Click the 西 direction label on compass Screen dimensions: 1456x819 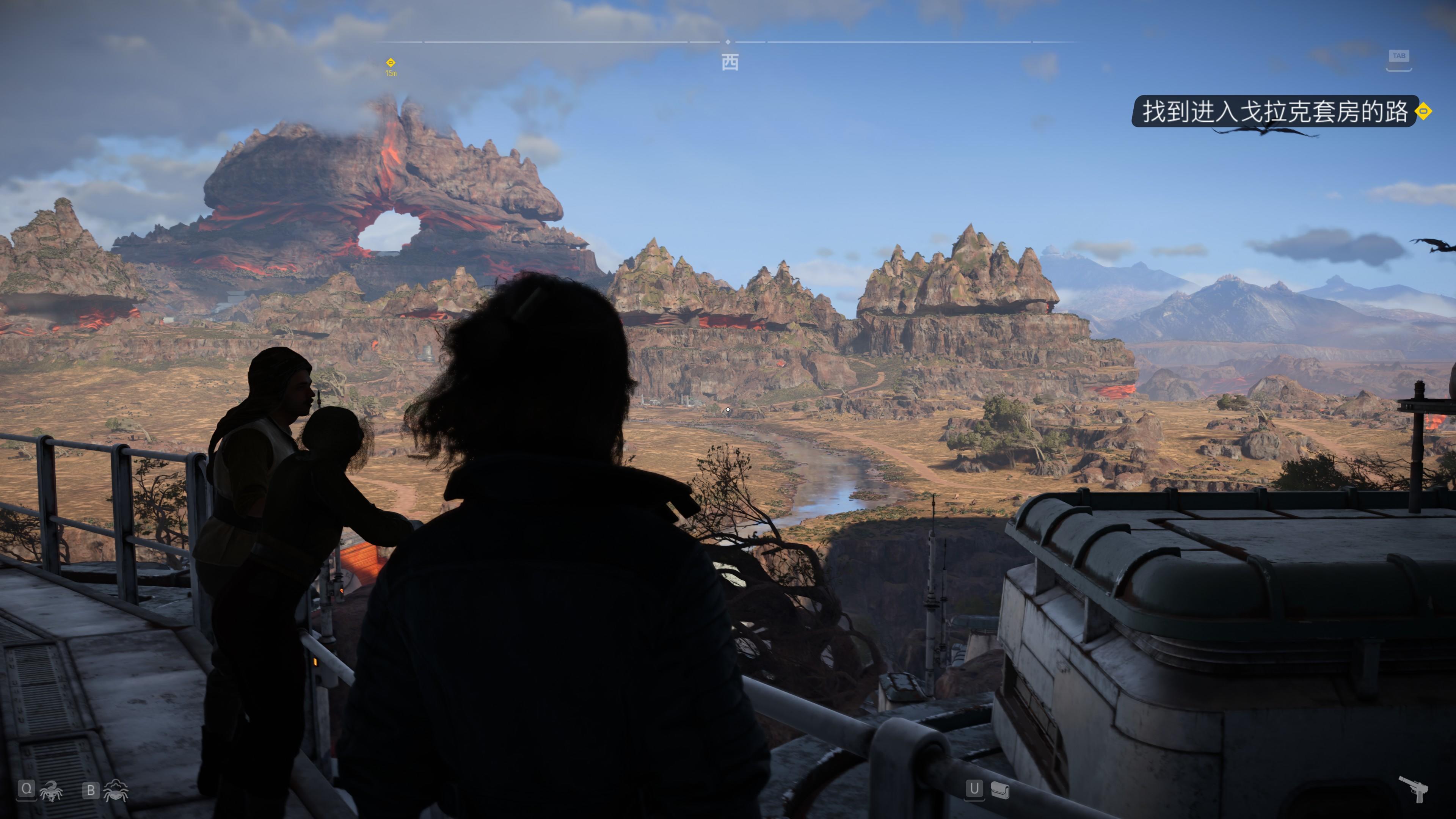click(x=730, y=63)
